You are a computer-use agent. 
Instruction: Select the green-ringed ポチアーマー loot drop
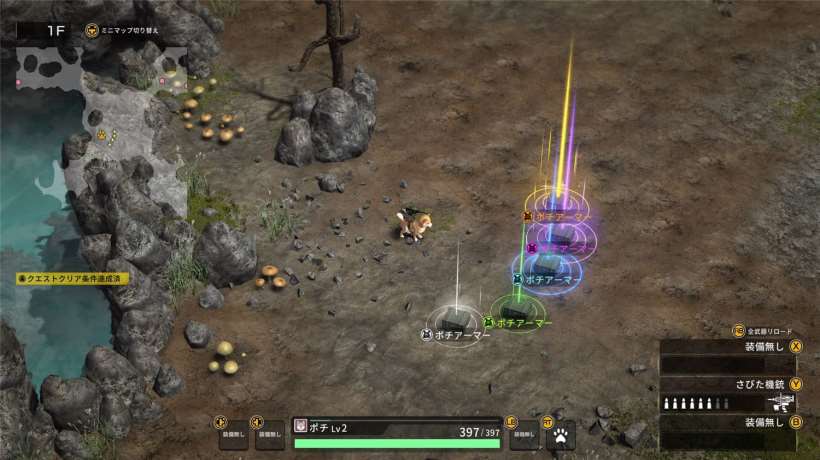click(516, 310)
